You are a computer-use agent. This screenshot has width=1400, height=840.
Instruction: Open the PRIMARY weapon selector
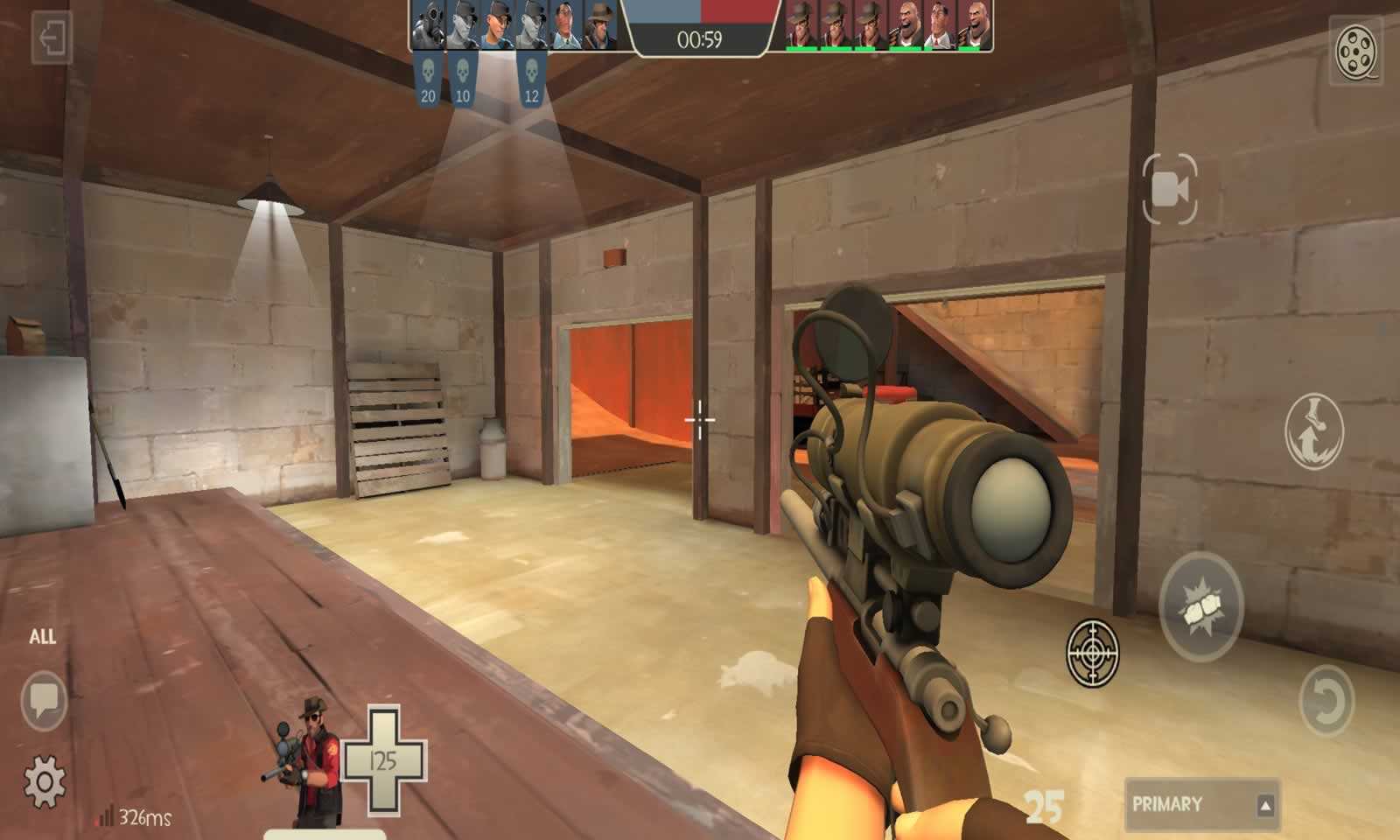coord(1201,804)
